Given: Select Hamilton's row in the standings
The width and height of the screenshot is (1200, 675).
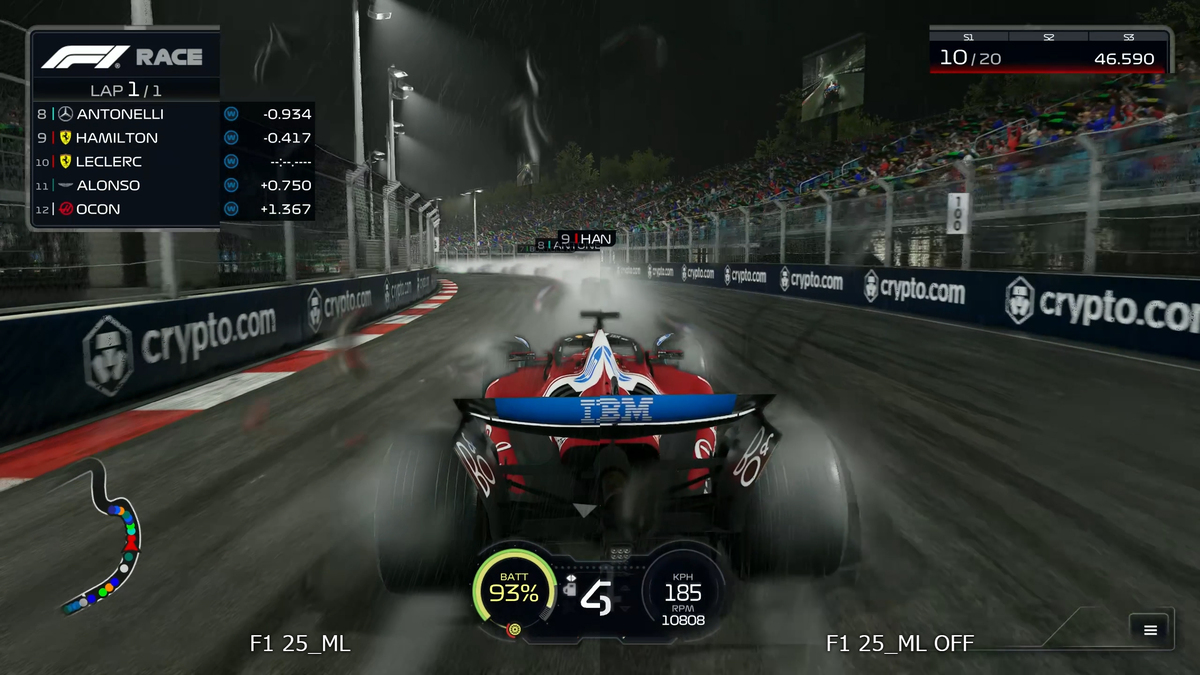Looking at the screenshot, I should [173, 138].
